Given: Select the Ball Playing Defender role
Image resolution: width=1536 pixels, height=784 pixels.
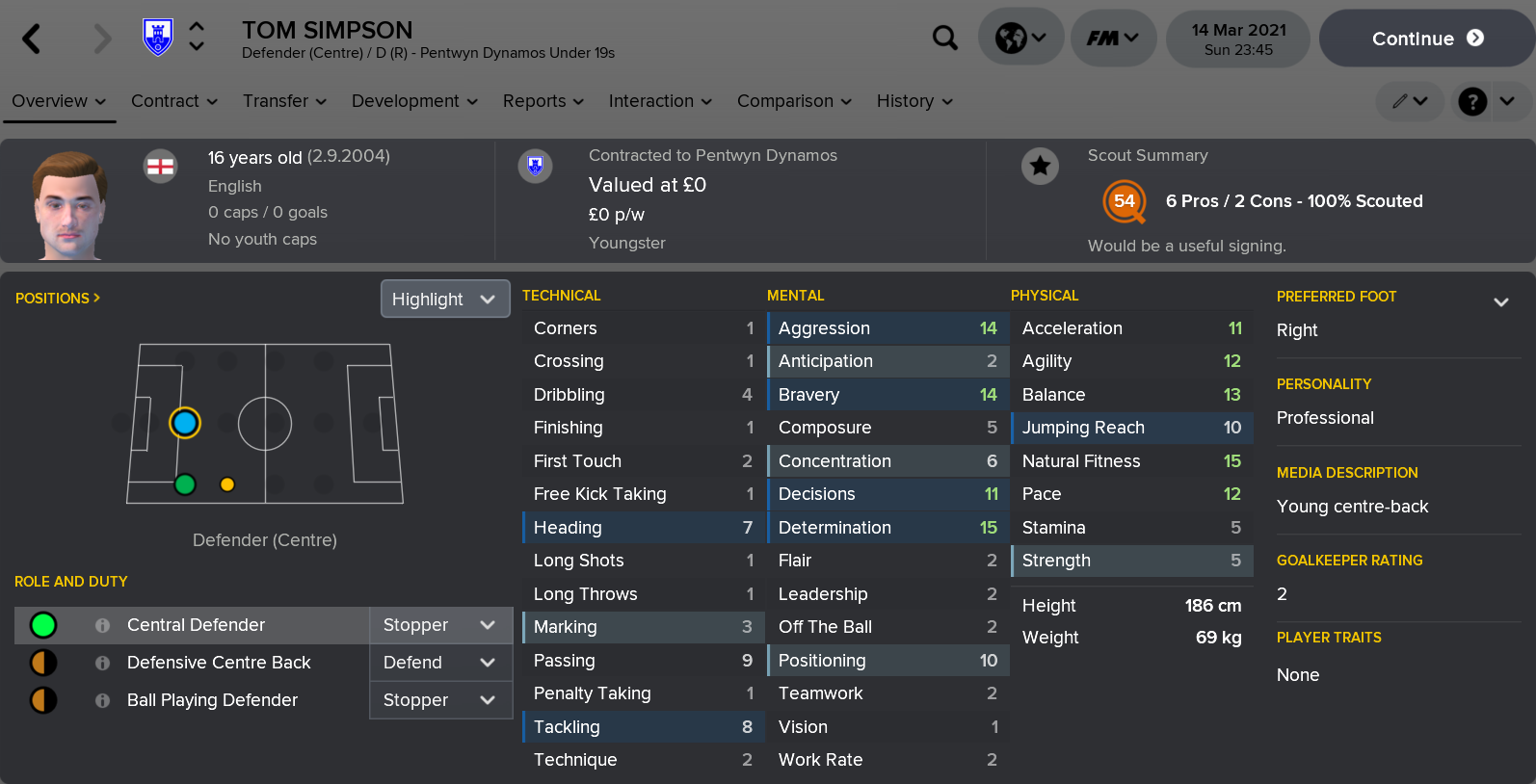Looking at the screenshot, I should coord(212,700).
